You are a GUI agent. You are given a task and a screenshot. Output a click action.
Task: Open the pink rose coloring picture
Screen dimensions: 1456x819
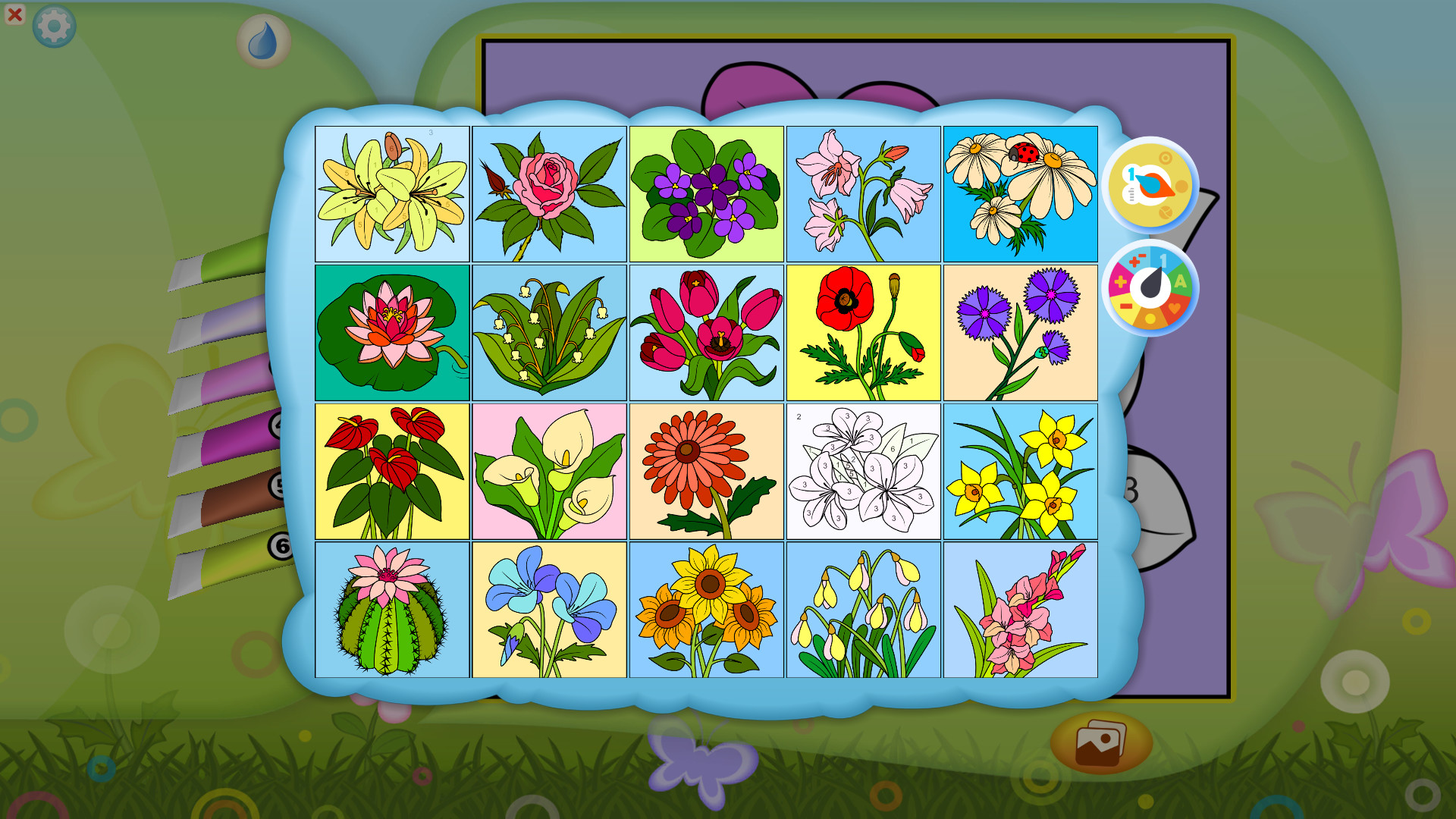tap(549, 194)
